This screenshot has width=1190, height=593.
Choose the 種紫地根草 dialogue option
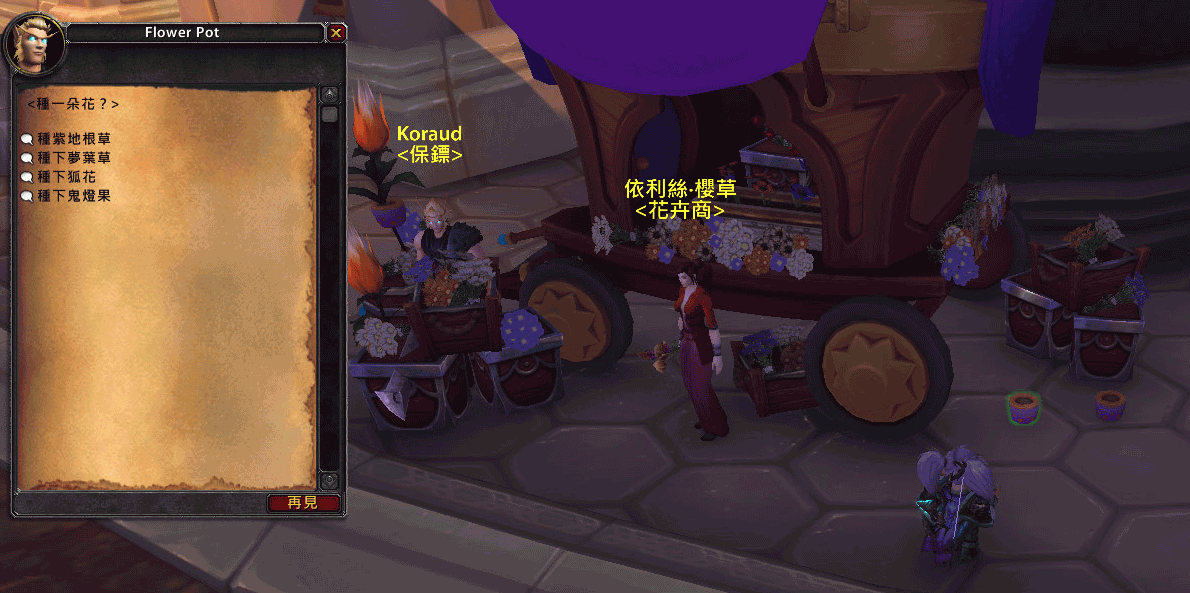73,139
